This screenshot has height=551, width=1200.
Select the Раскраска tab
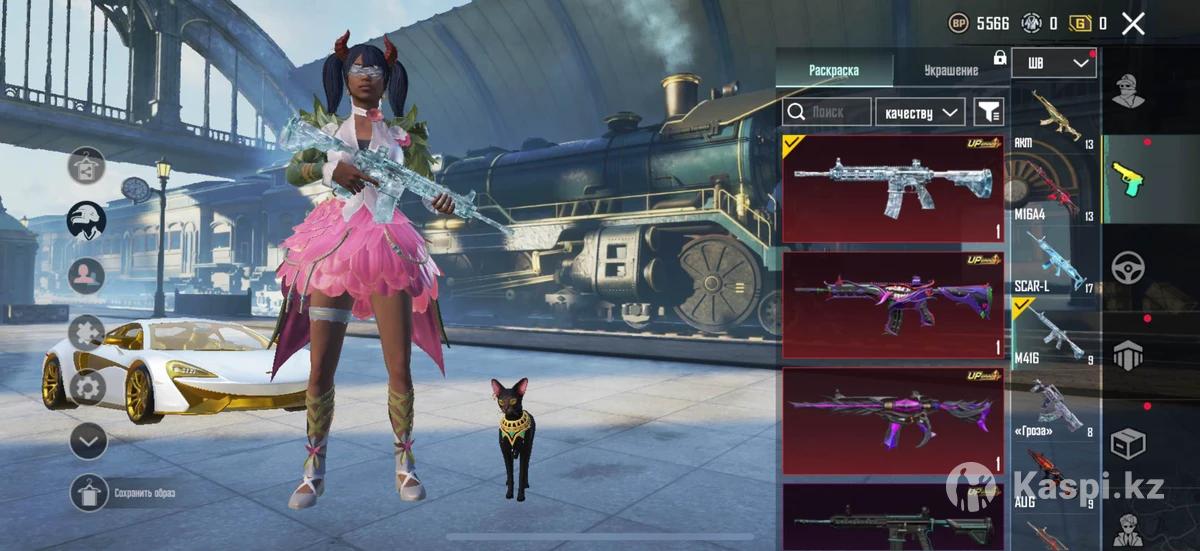coord(834,70)
